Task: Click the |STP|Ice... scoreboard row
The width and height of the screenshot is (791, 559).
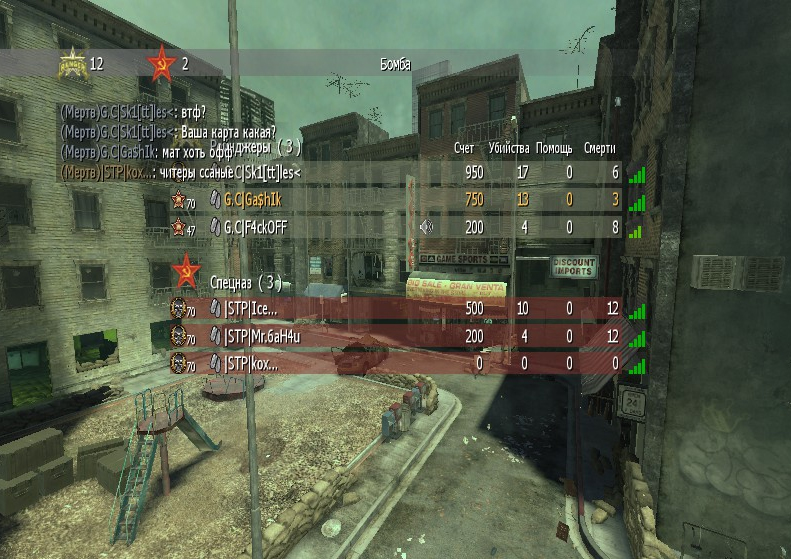Action: [400, 308]
